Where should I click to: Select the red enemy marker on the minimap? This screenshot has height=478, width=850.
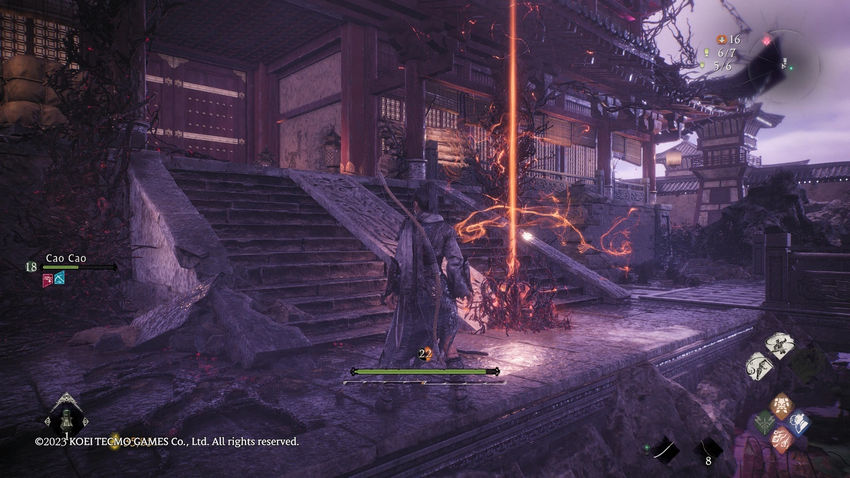(x=769, y=41)
